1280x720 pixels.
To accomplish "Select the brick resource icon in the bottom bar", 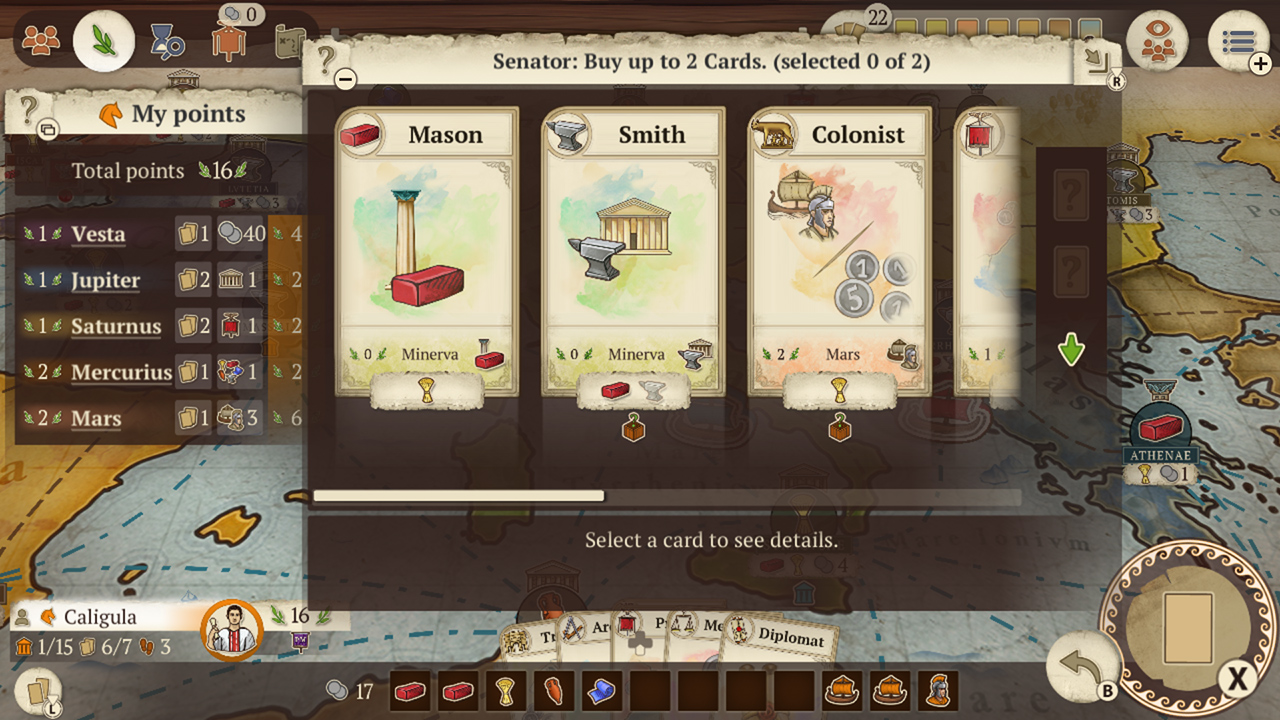I will point(410,690).
